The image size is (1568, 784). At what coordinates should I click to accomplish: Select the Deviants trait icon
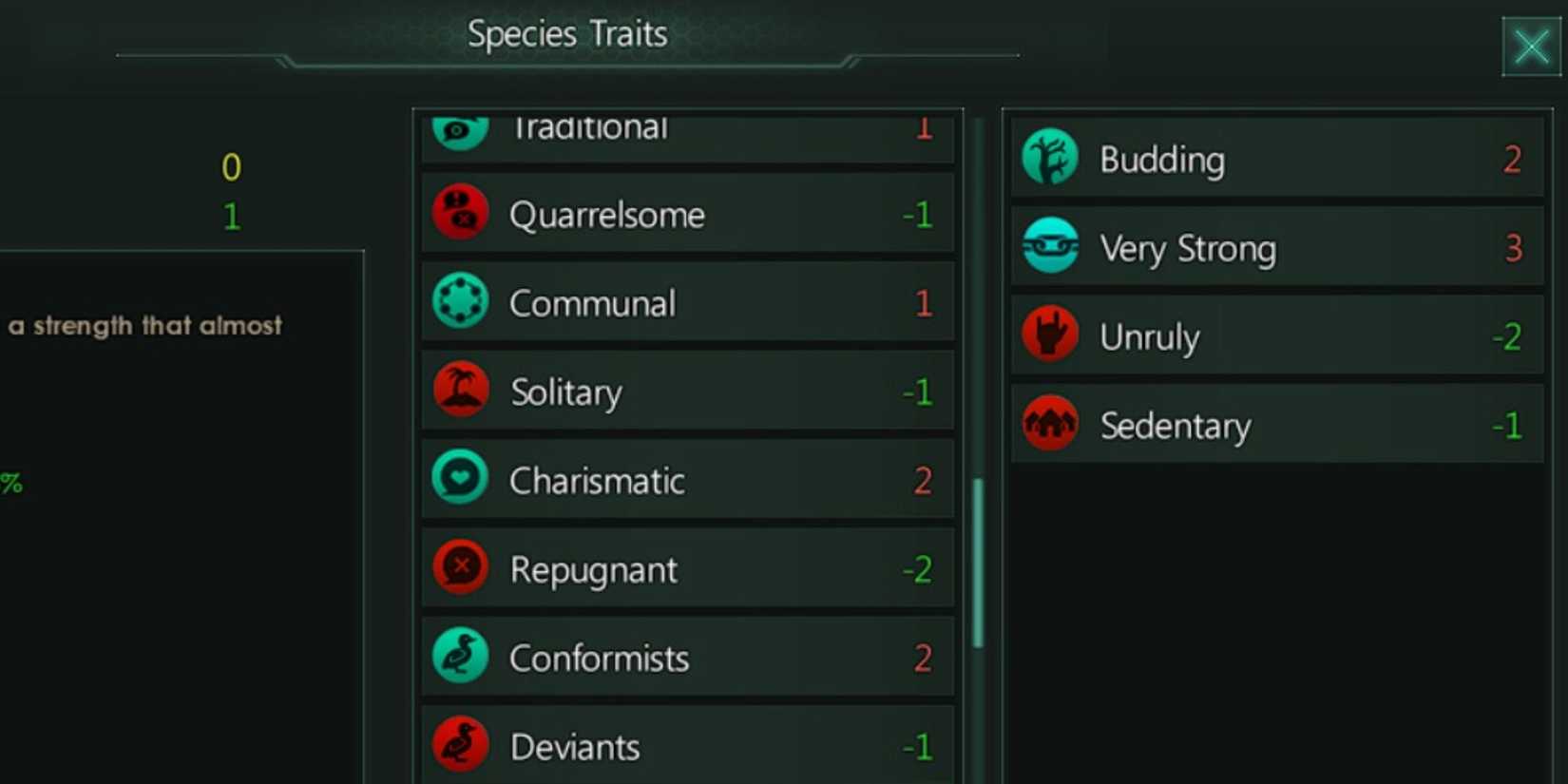click(x=460, y=744)
